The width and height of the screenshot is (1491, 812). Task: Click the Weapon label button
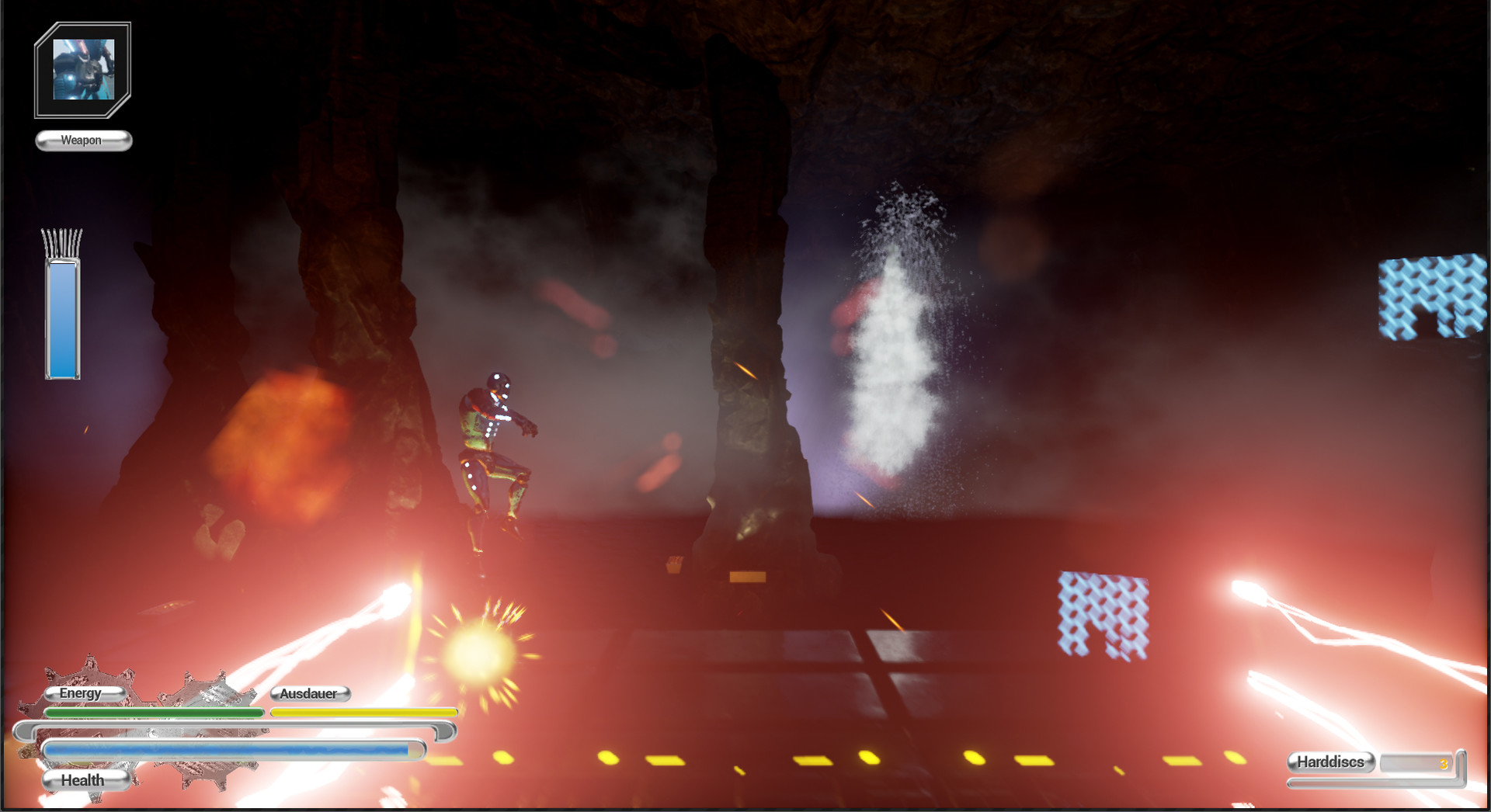pos(83,141)
